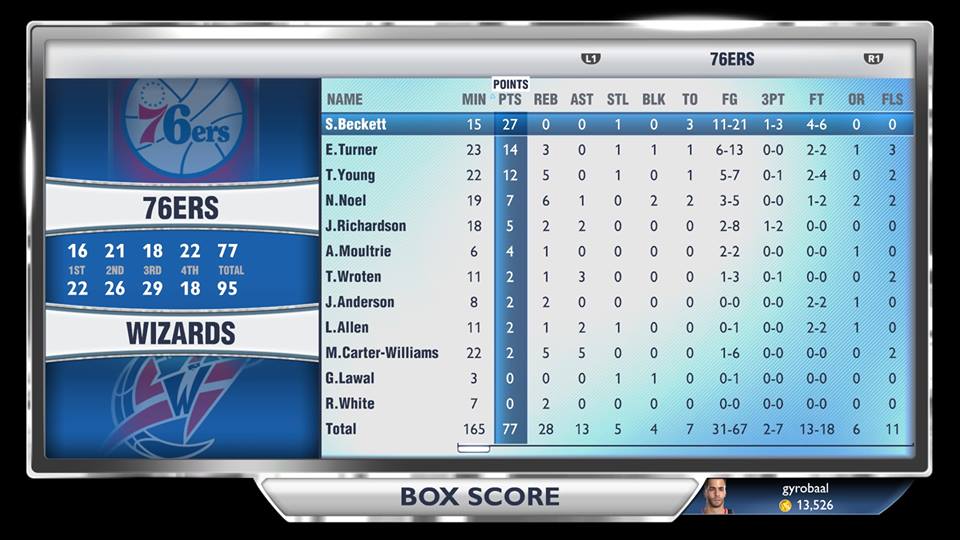
Task: Click the 3PT column header
Action: pos(773,99)
